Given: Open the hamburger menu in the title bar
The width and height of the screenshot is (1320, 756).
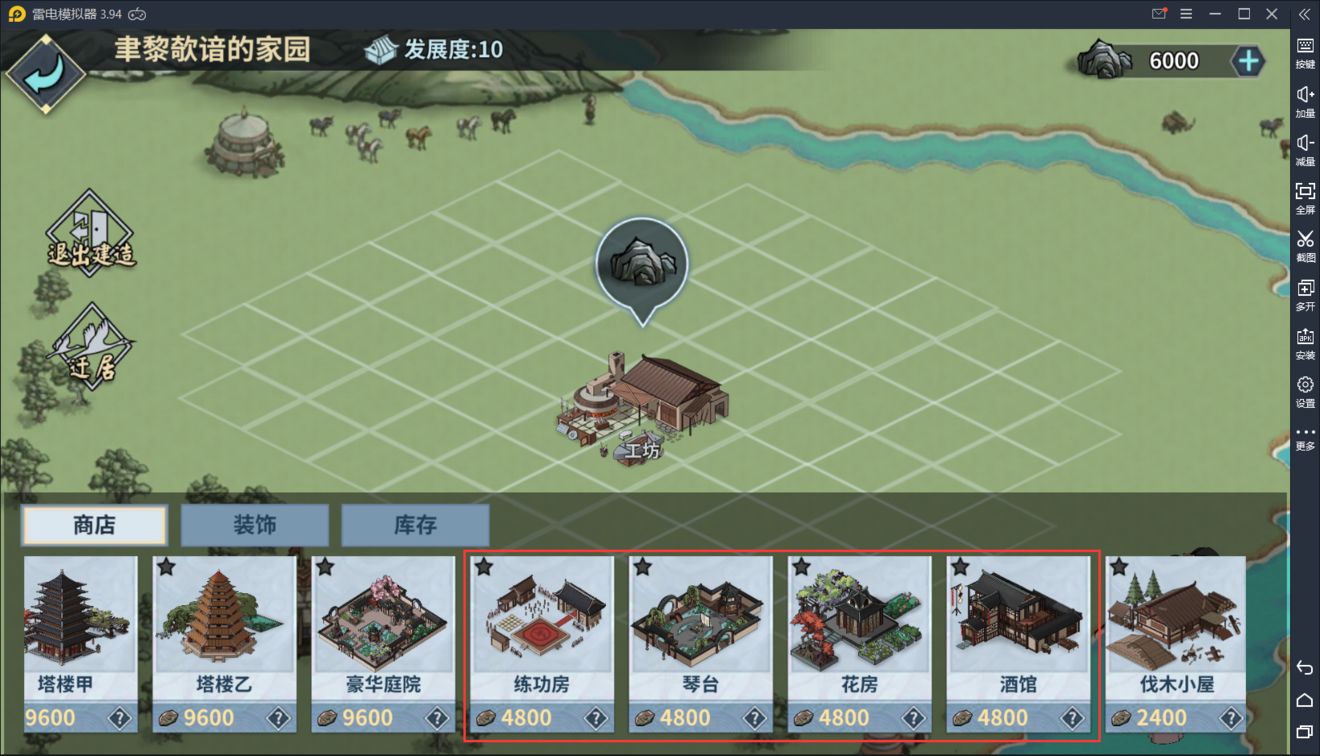Looking at the screenshot, I should pyautogui.click(x=1186, y=14).
